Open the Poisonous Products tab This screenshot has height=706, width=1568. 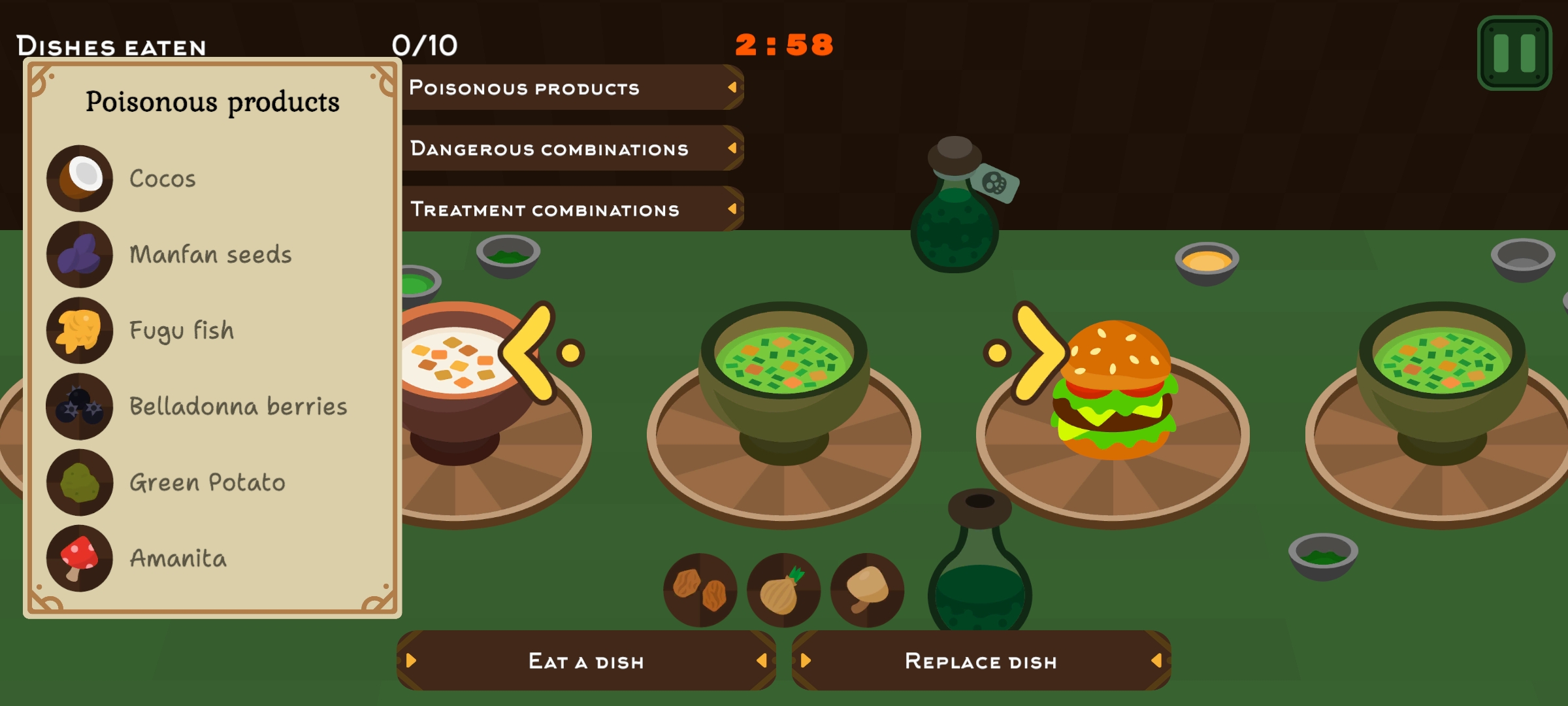click(572, 88)
